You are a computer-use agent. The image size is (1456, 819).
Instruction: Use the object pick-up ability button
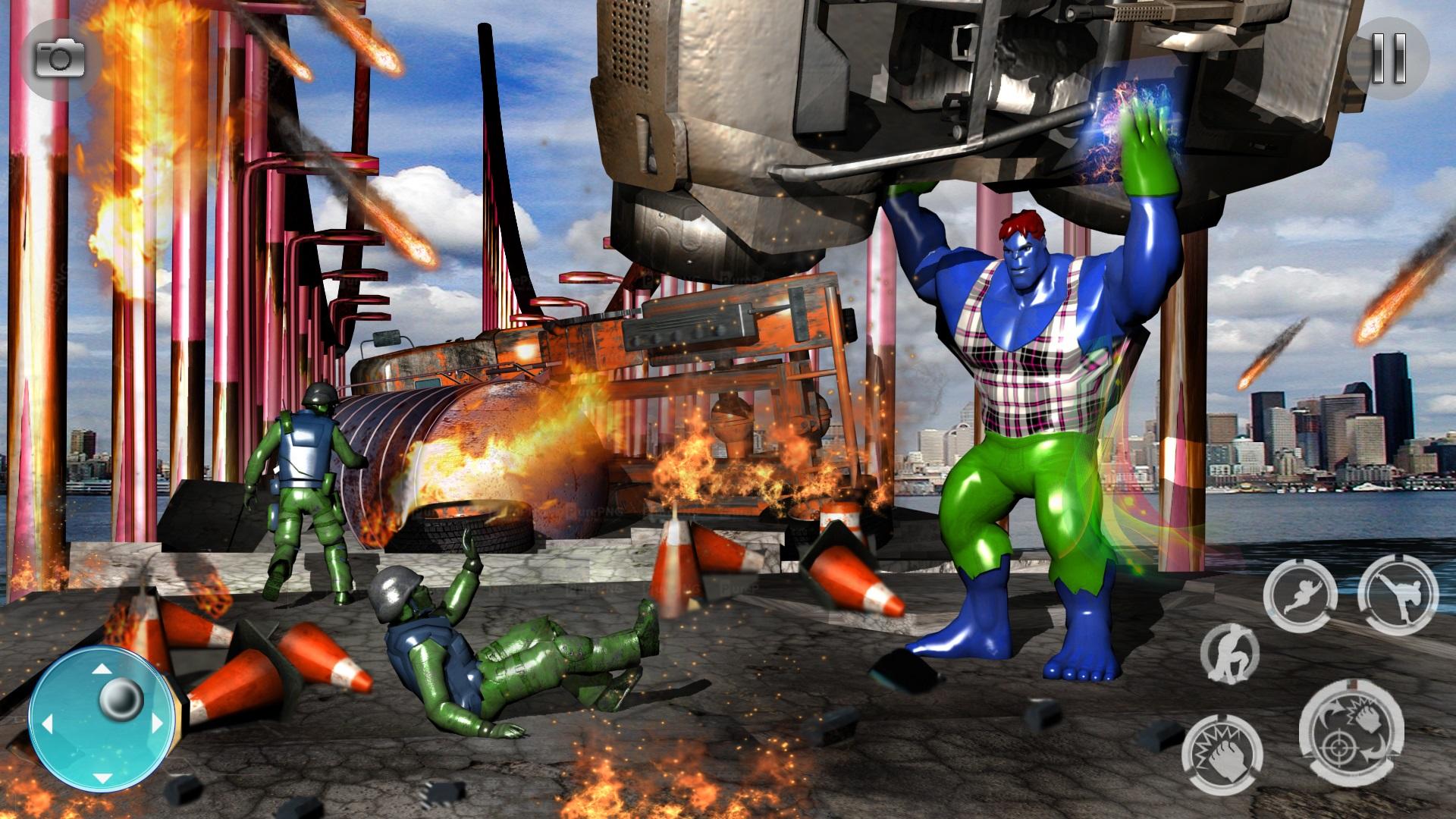[1232, 652]
